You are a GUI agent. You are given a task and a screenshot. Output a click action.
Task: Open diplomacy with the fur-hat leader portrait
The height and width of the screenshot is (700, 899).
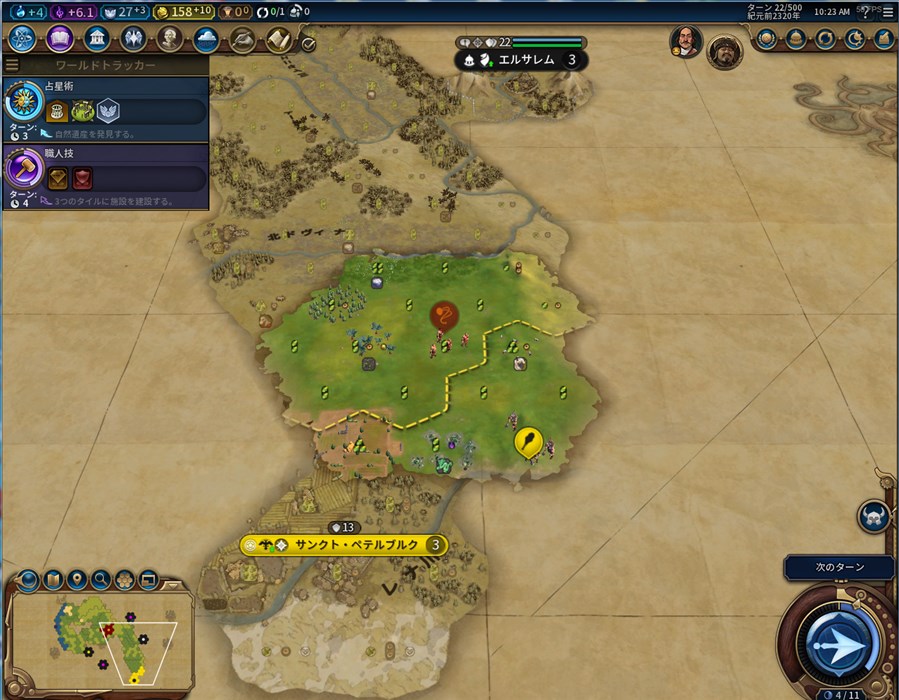tap(724, 52)
